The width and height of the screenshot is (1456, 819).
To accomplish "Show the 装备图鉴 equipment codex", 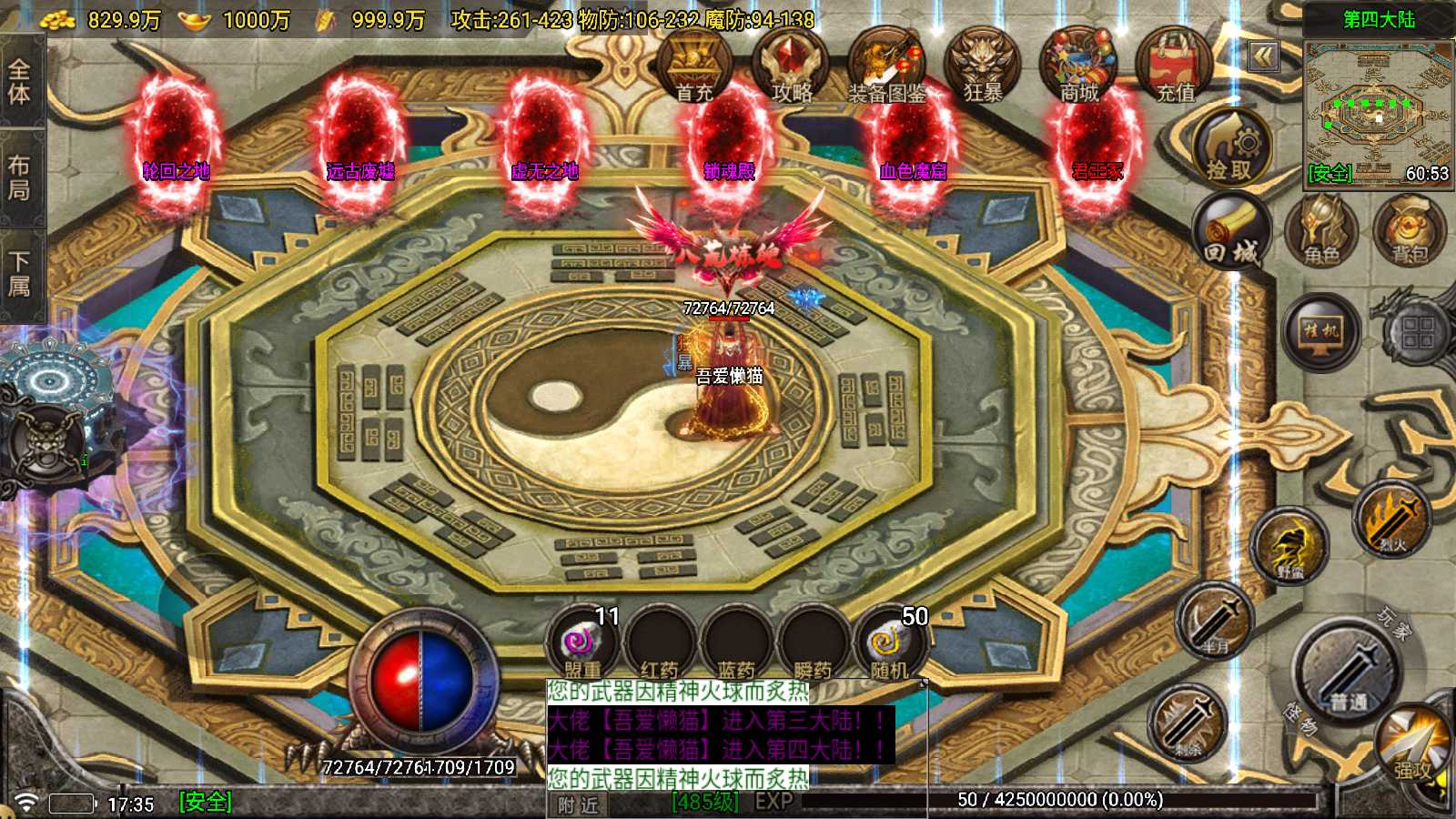I will coord(886,66).
